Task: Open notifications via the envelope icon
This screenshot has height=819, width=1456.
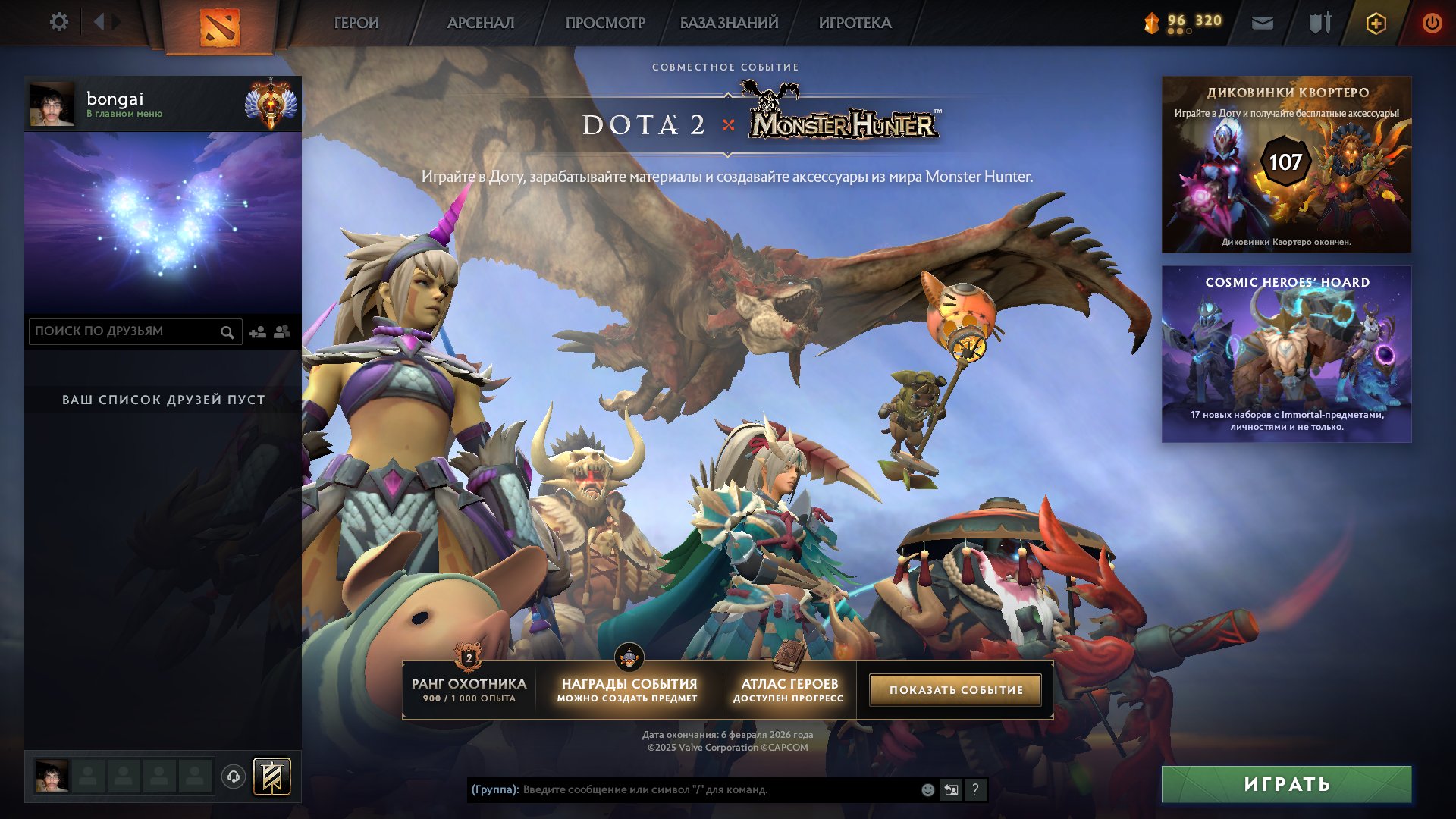Action: pyautogui.click(x=1261, y=23)
